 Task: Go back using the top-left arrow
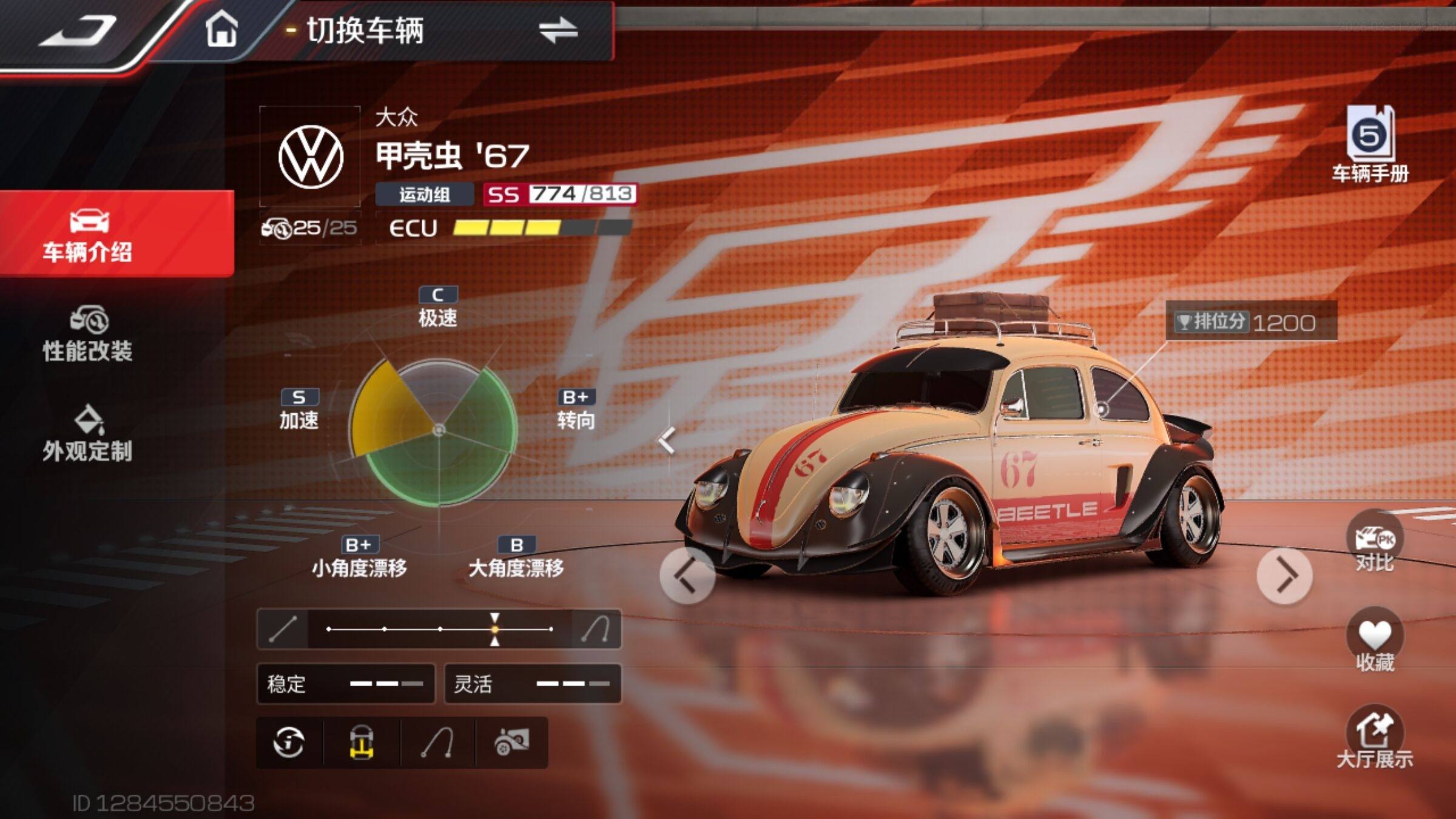78,30
